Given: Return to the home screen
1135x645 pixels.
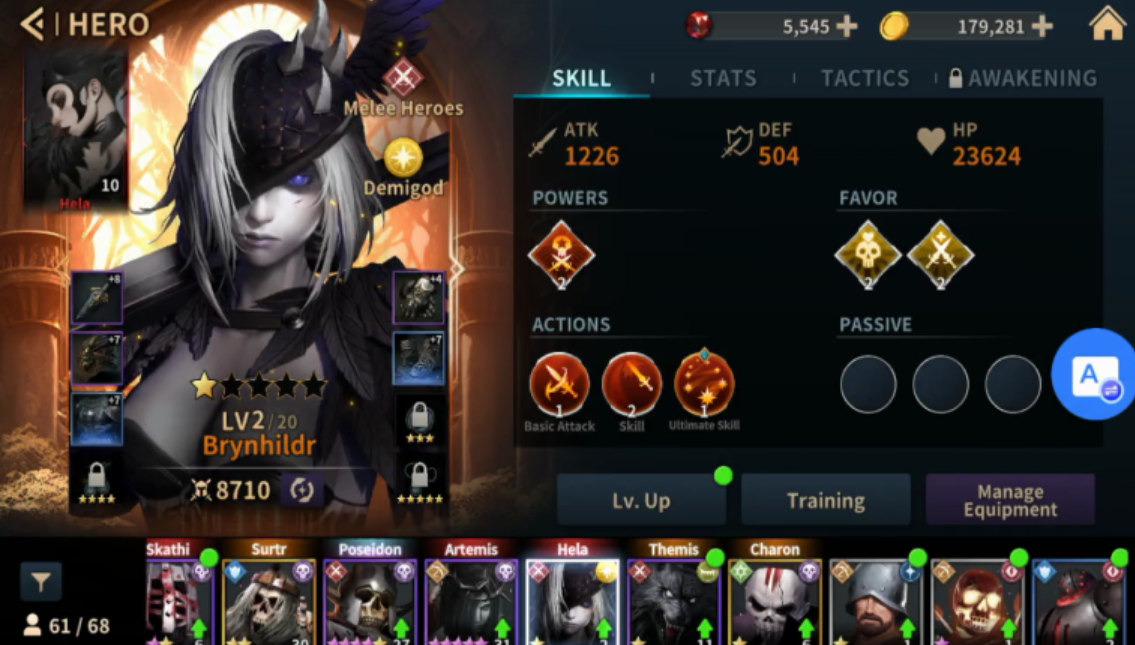Looking at the screenshot, I should [x=1107, y=24].
